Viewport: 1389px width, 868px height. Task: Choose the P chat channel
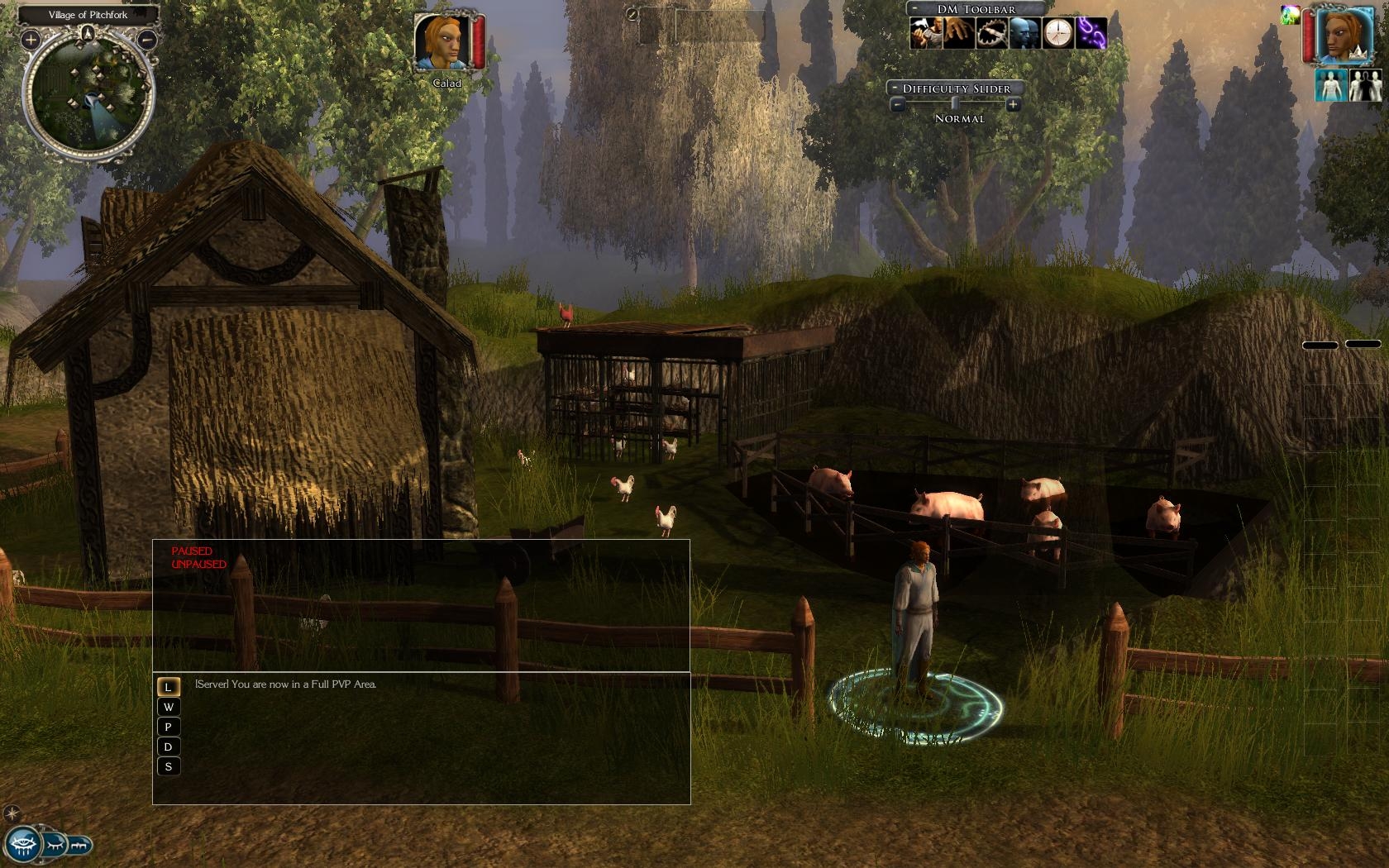(x=168, y=727)
